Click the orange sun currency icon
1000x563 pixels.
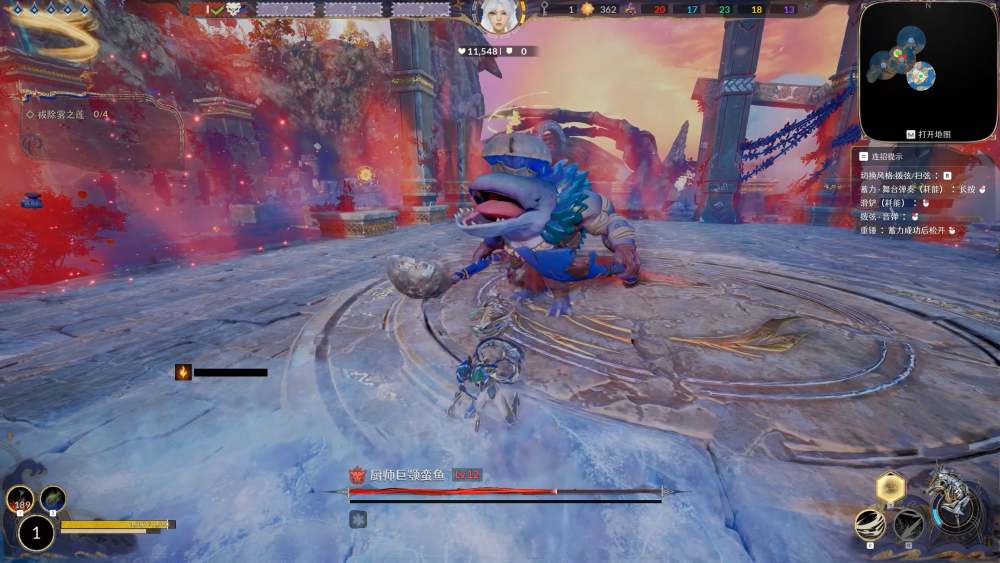click(x=588, y=9)
